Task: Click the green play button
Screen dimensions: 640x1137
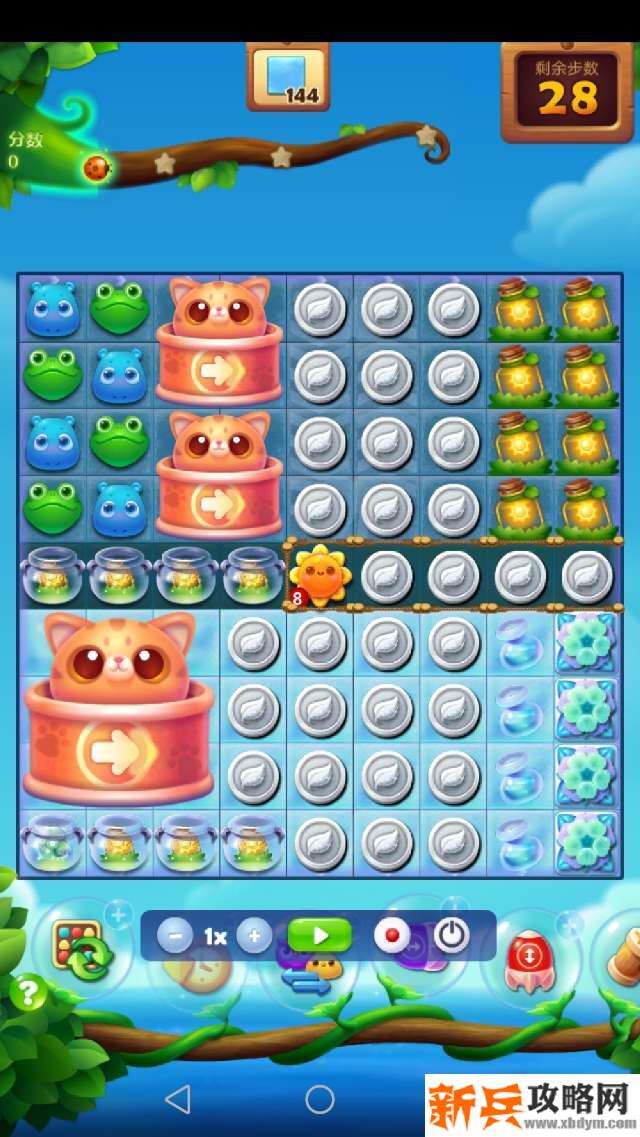Action: pos(320,936)
